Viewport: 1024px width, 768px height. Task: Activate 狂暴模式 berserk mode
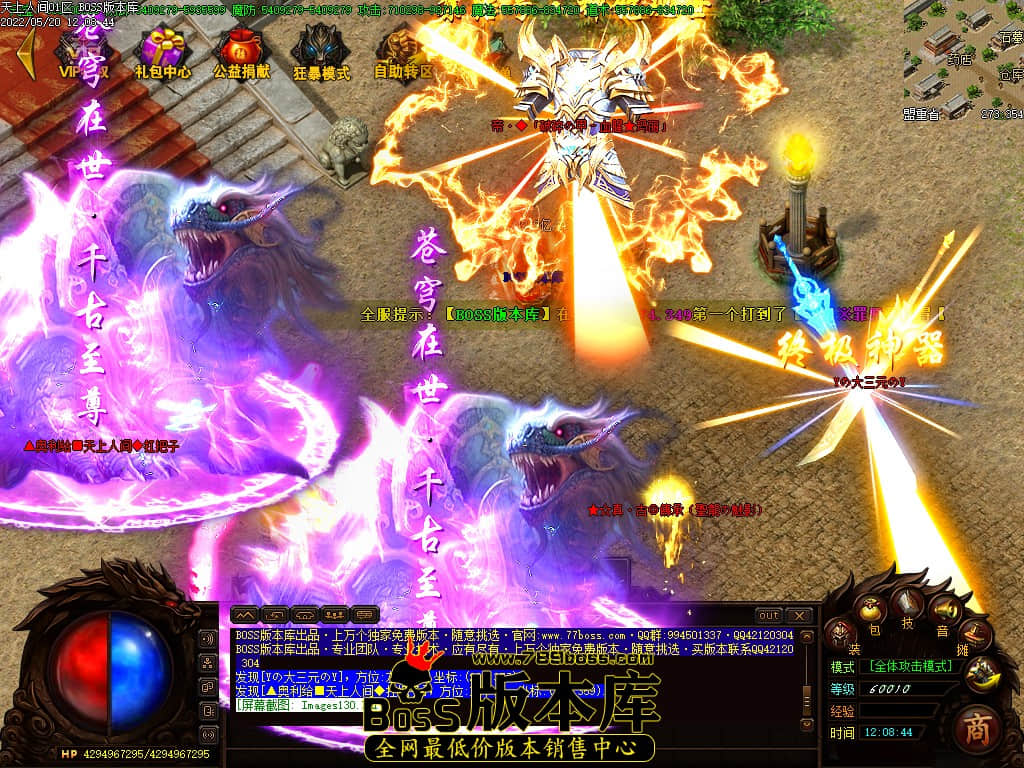pyautogui.click(x=321, y=50)
